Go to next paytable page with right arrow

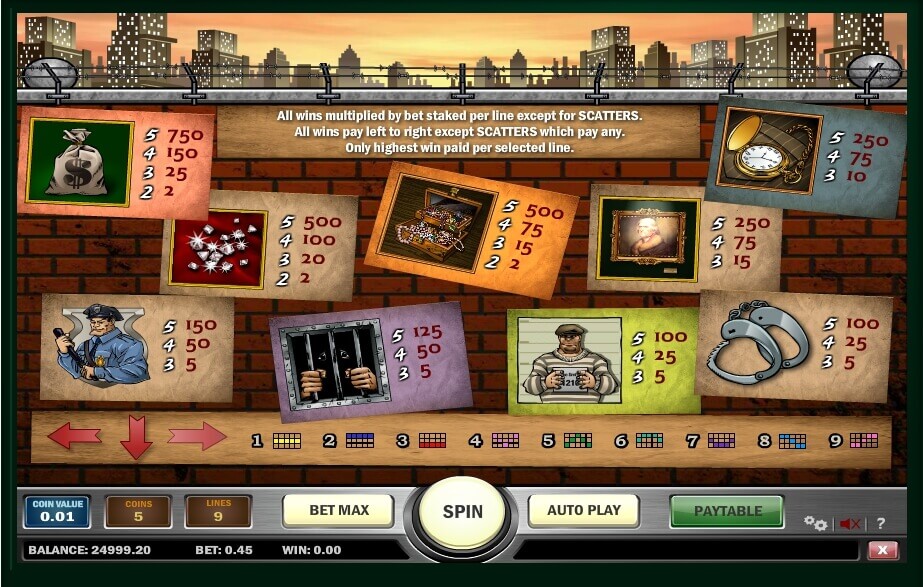(196, 436)
